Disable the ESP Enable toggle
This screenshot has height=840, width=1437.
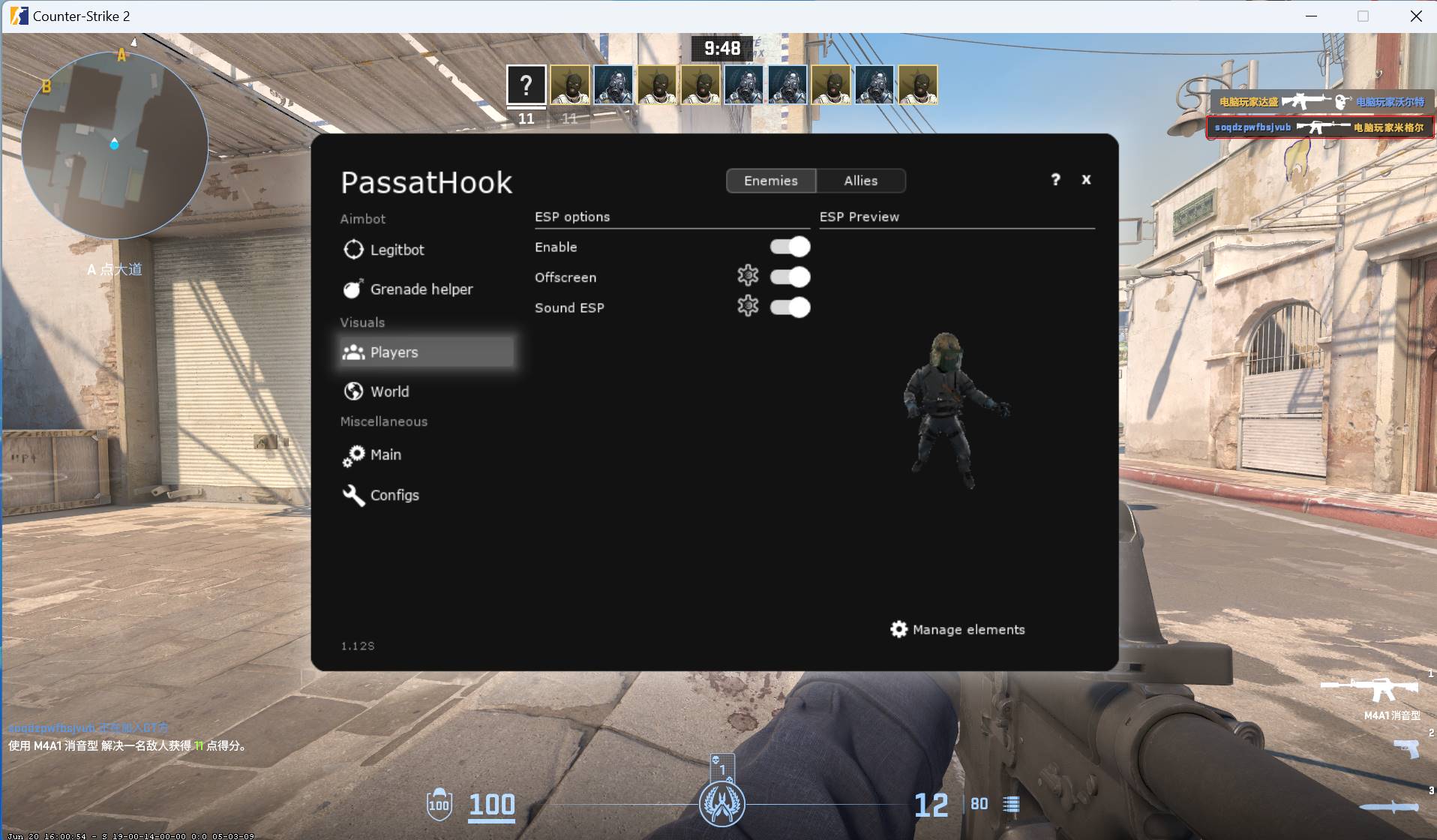(790, 246)
